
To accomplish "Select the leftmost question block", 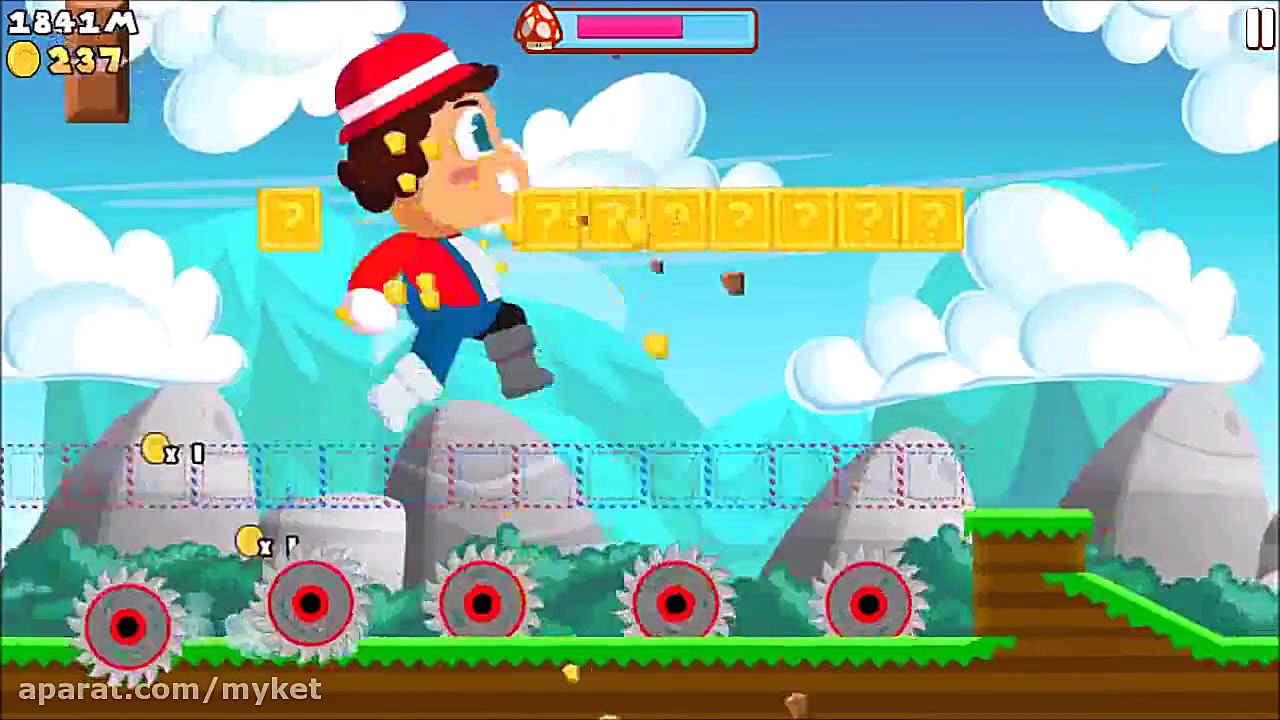I will 290,218.
